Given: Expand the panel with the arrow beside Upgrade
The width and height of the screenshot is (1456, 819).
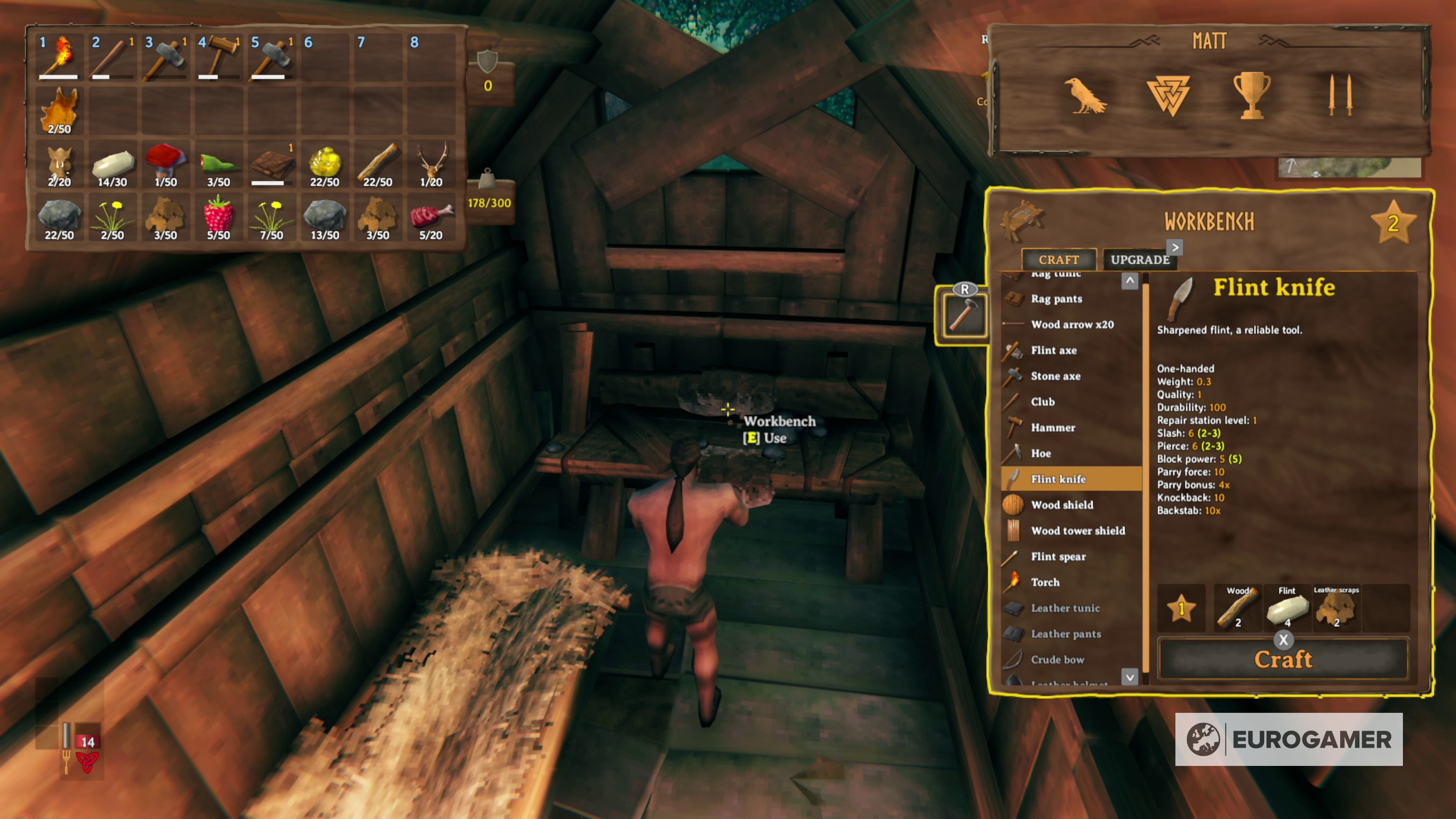Looking at the screenshot, I should 1175,247.
